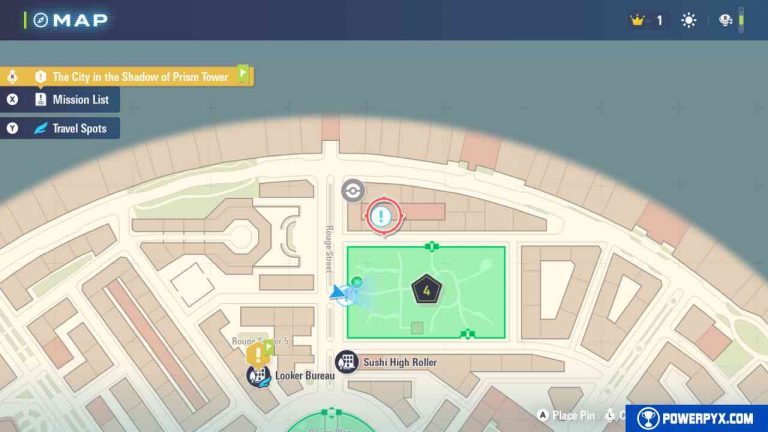Select the player position arrow on map
The height and width of the screenshot is (432, 768).
(x=342, y=293)
